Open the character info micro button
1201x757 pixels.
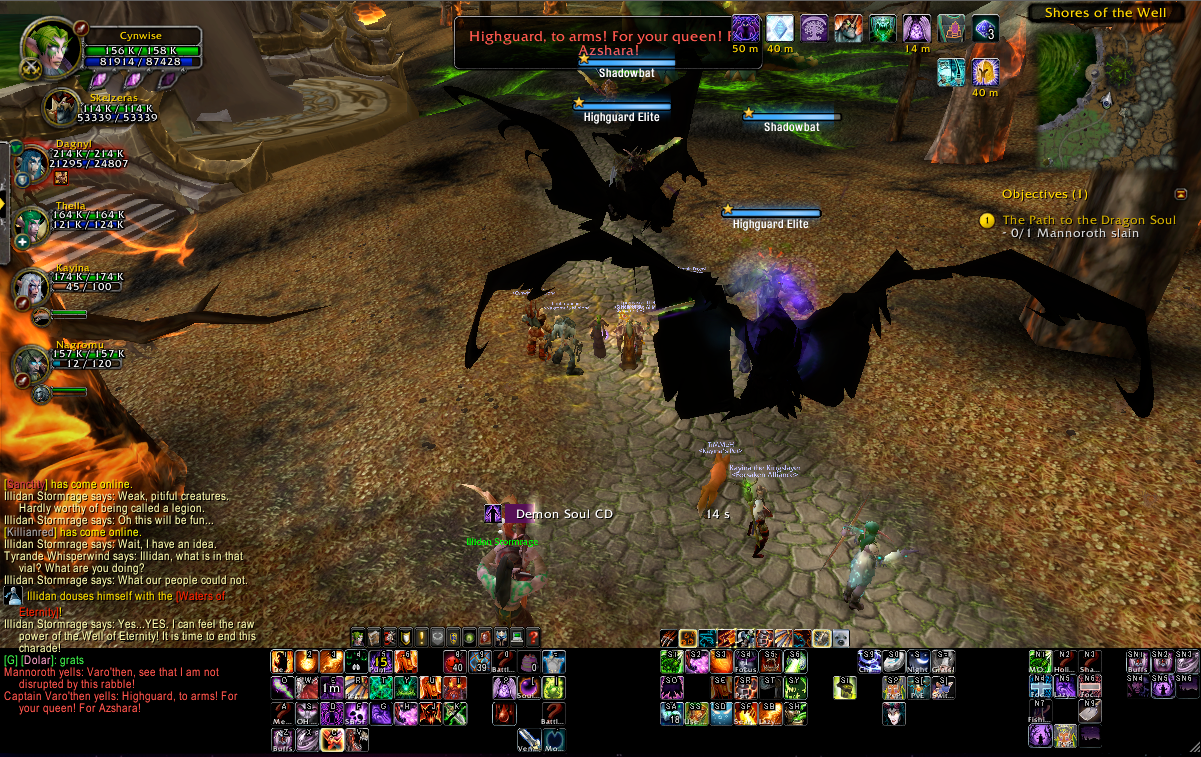click(x=358, y=637)
